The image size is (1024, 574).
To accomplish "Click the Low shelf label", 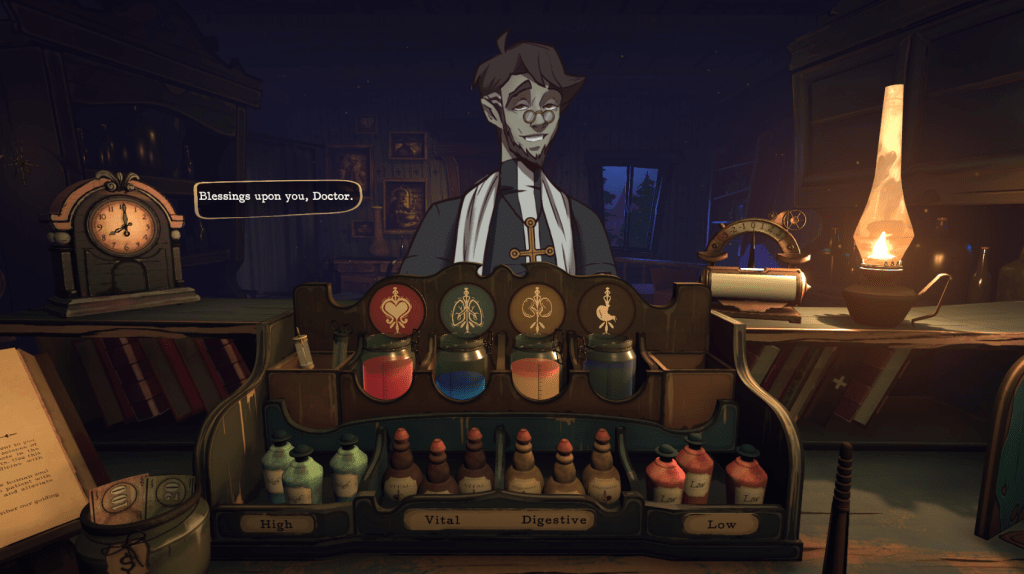I will point(721,523).
